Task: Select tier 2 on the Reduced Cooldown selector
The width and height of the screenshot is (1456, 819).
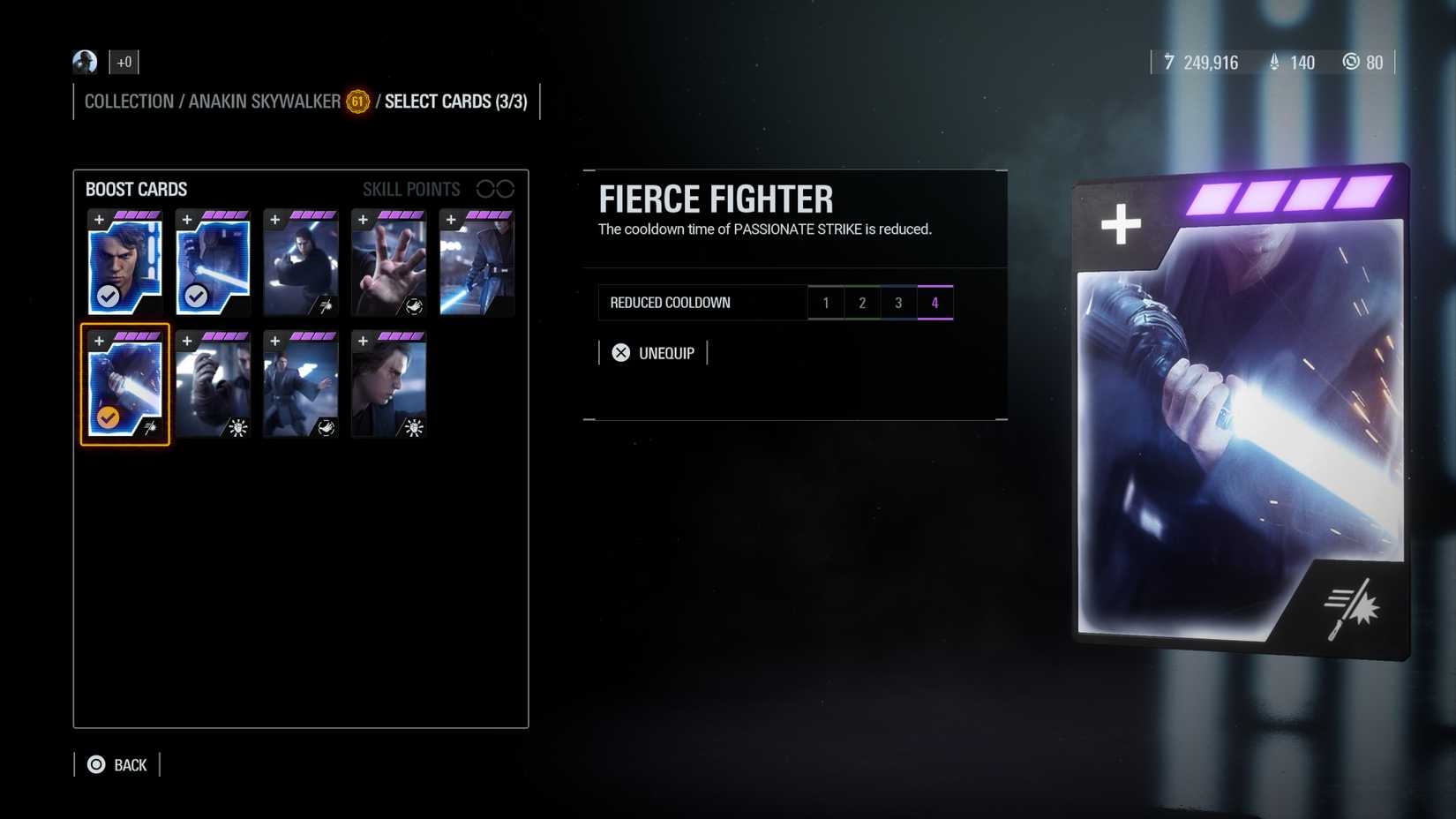Action: click(862, 302)
